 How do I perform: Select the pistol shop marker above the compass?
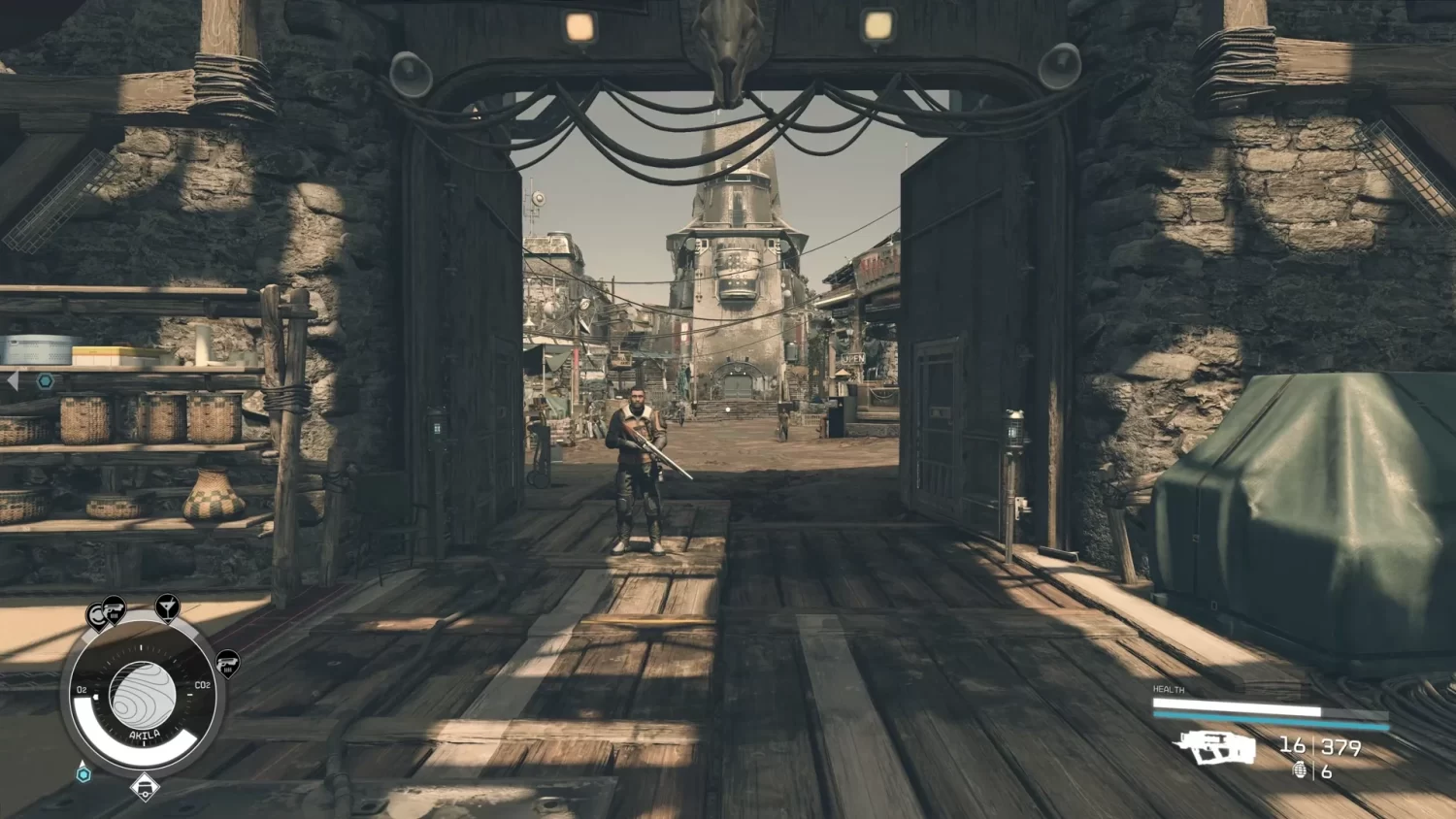pos(115,610)
